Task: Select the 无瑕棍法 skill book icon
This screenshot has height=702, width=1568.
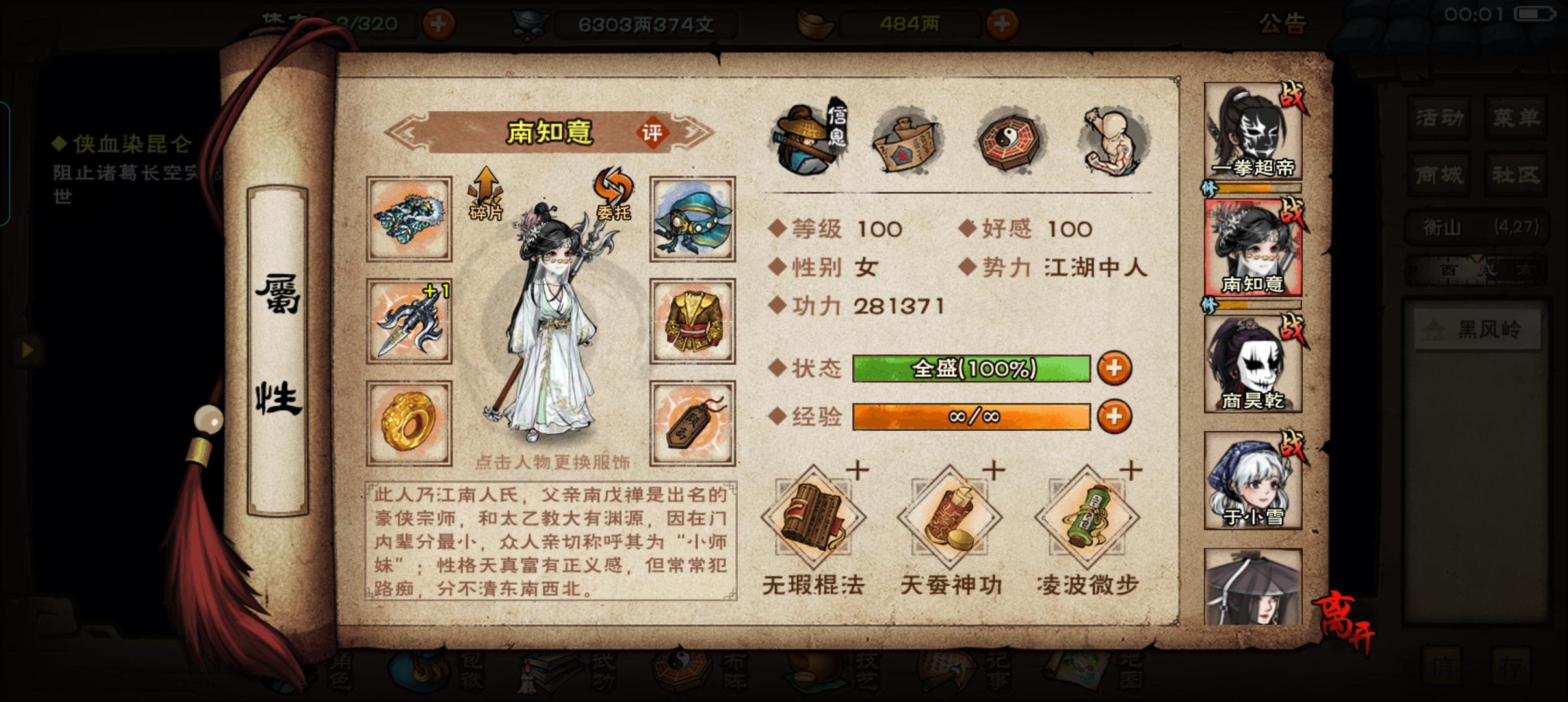Action: [x=813, y=520]
